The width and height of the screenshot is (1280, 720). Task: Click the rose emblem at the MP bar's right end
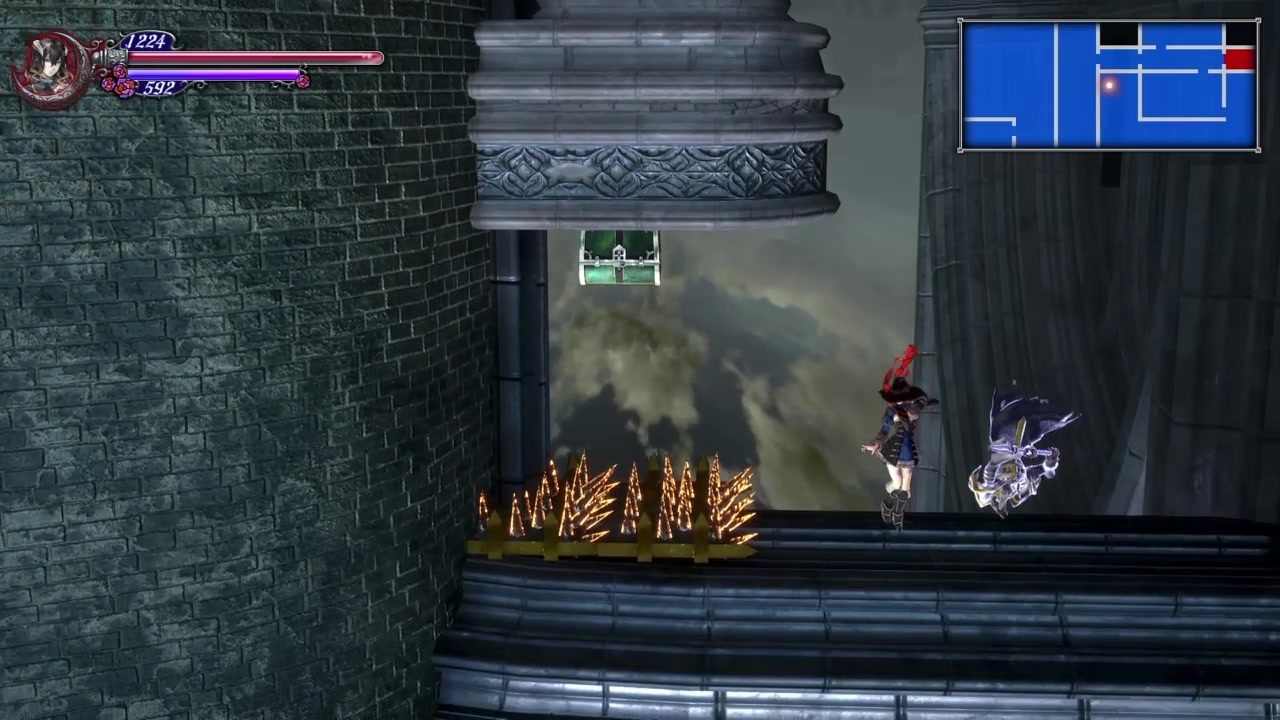pos(302,80)
